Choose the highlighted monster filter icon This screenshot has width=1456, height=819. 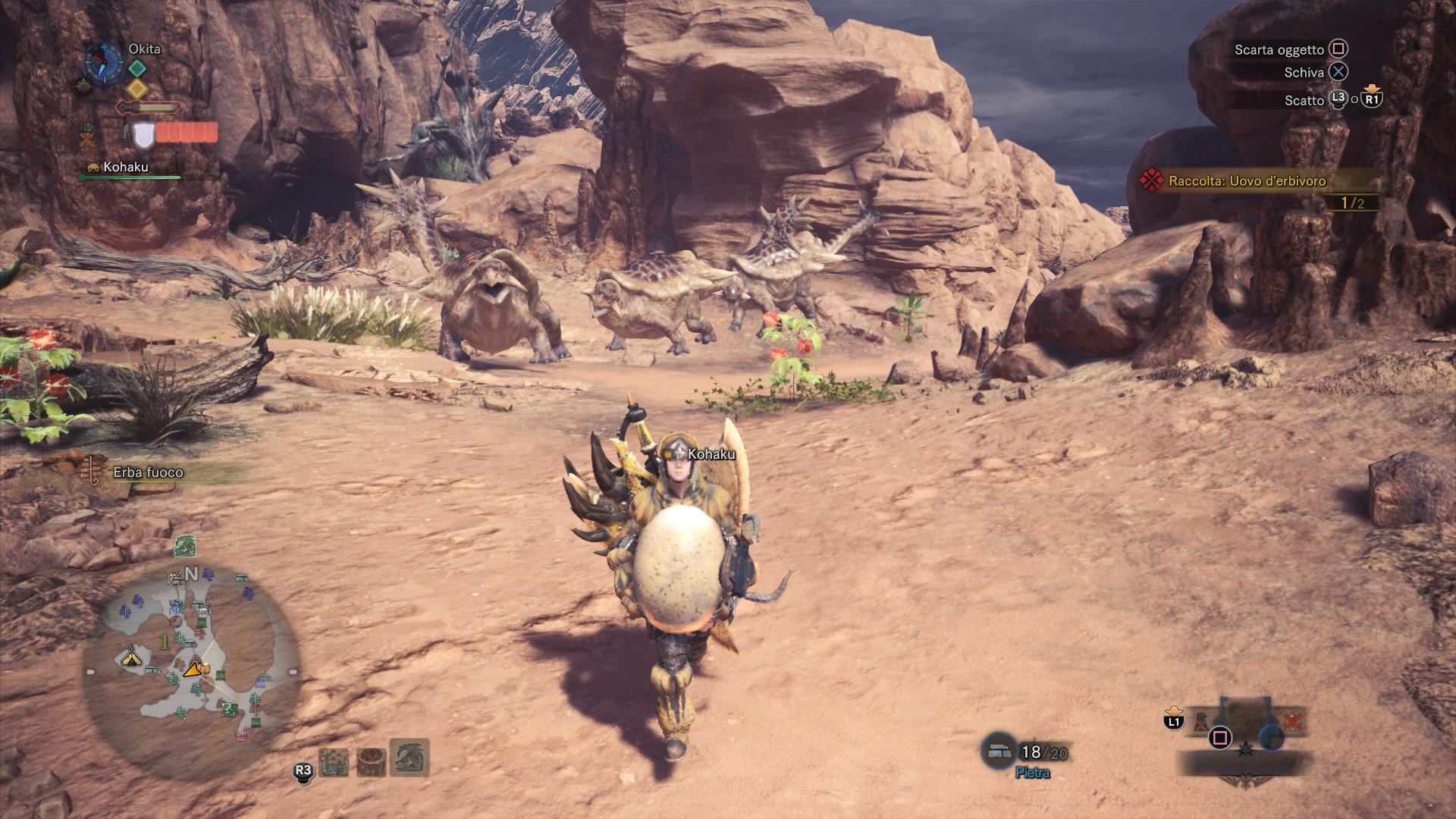(x=410, y=758)
